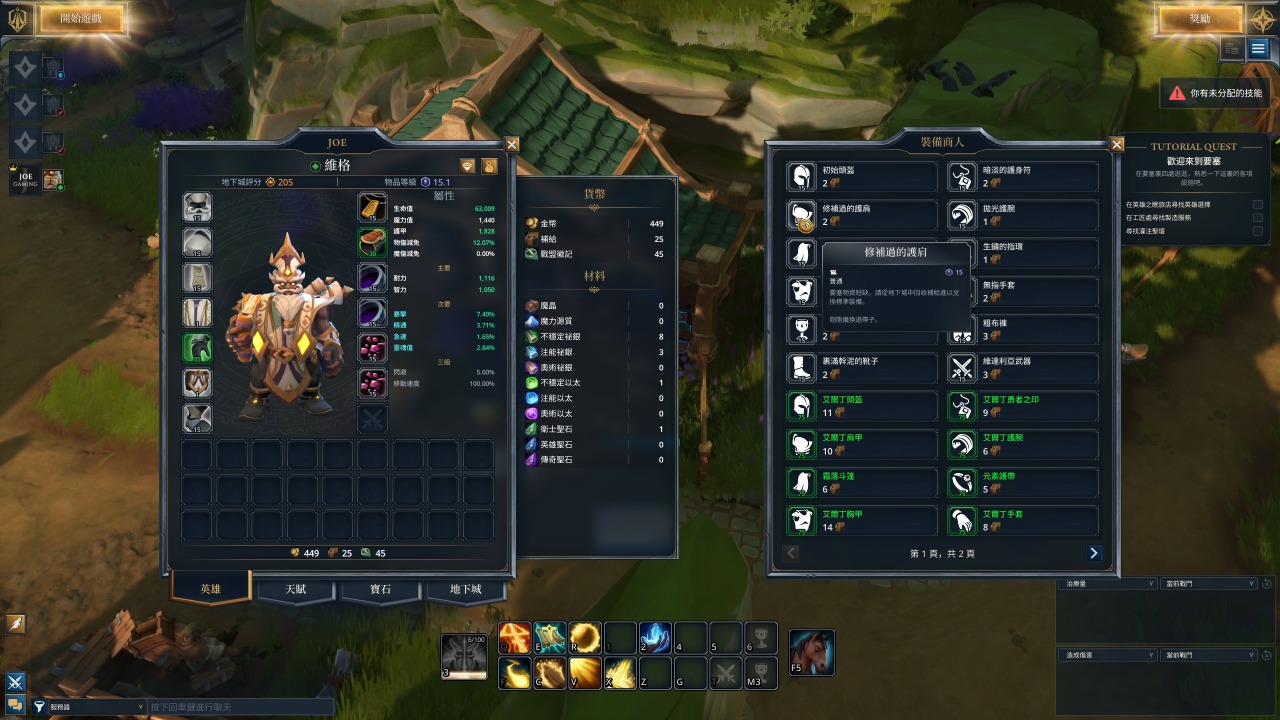Select the 維達利亞武器 crossed swords item
The image size is (1280, 720).
(1022, 368)
